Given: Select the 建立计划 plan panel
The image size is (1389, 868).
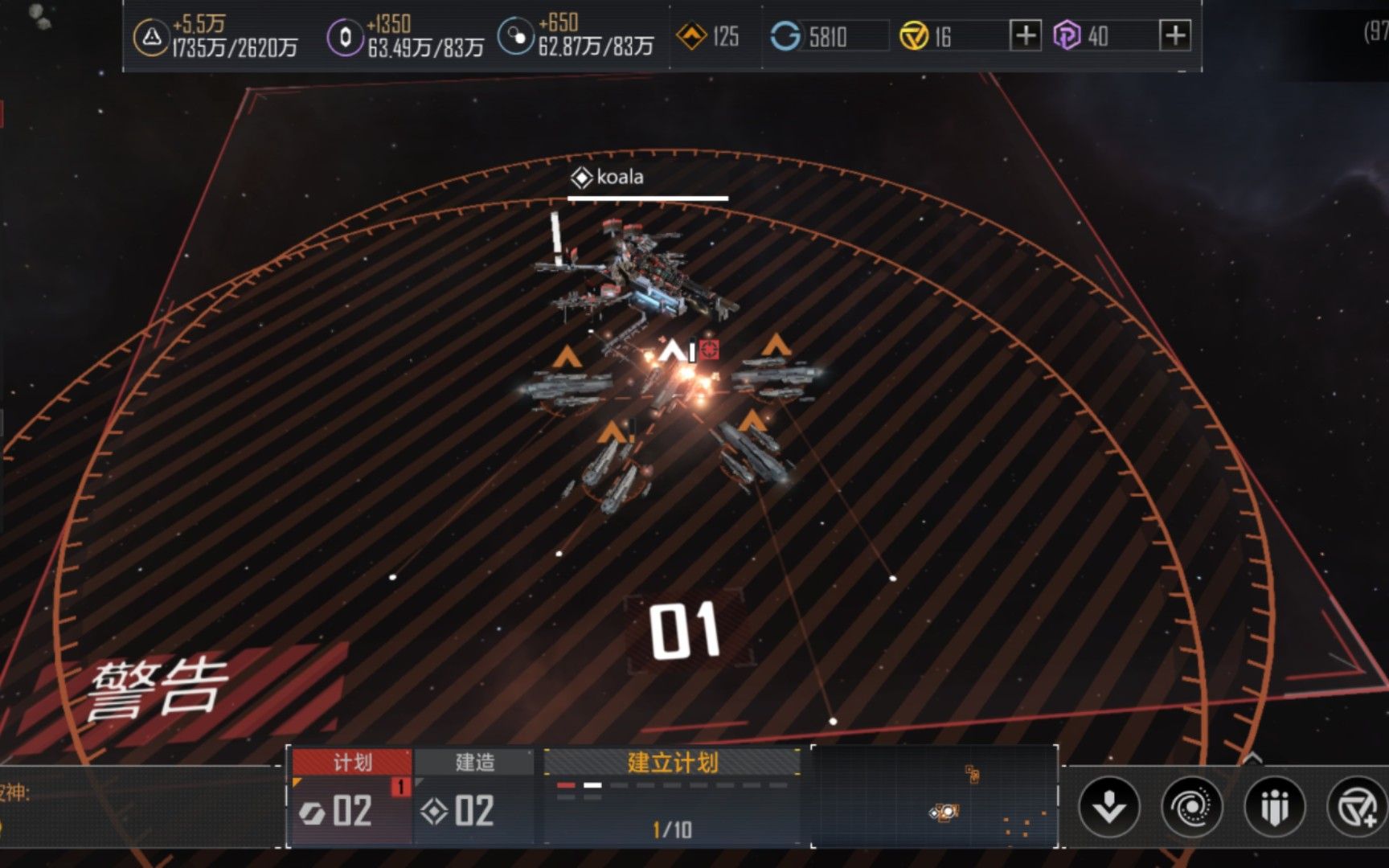Looking at the screenshot, I should point(672,796).
